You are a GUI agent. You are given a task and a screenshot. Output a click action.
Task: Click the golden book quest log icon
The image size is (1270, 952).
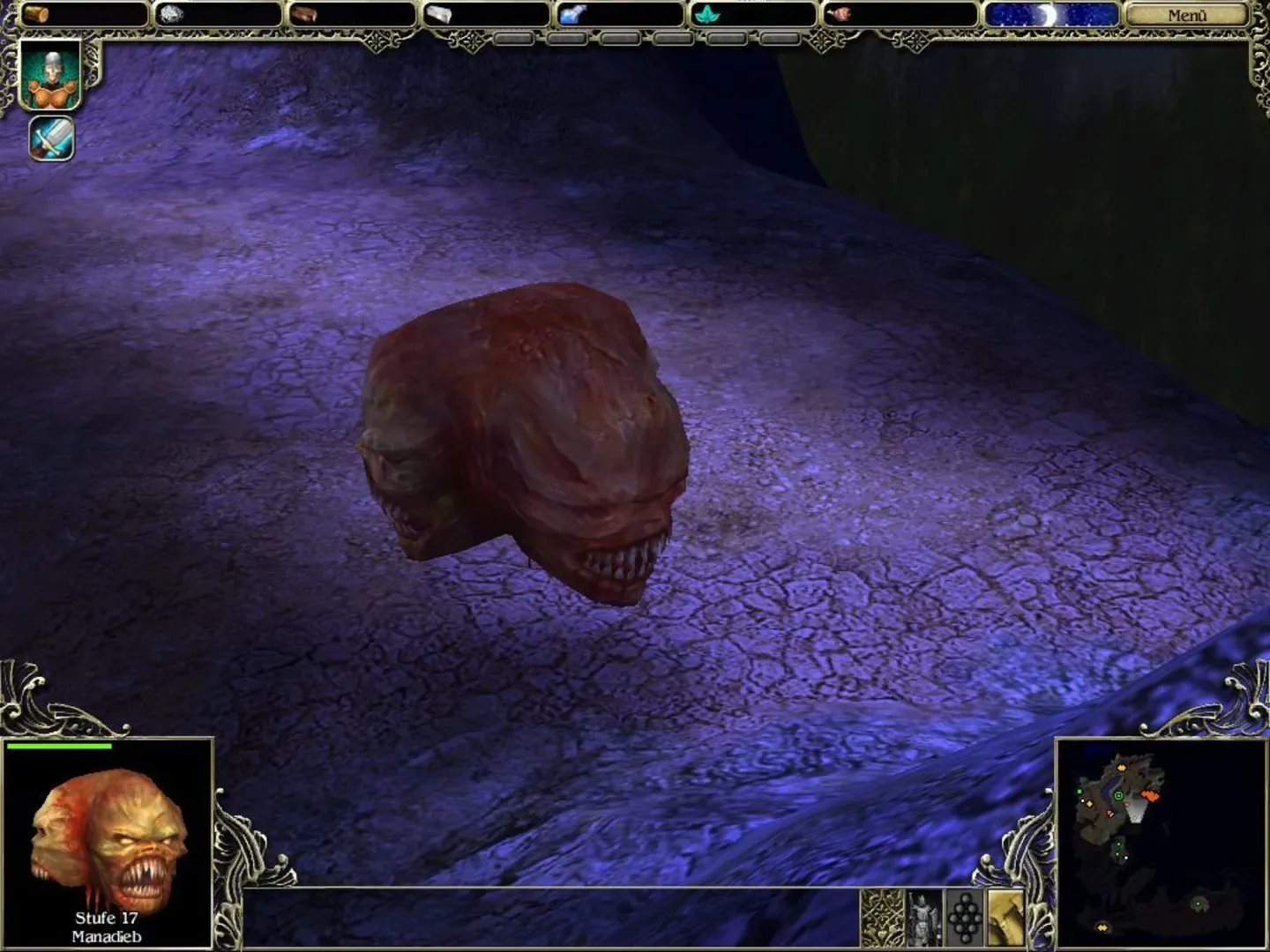pyautogui.click(x=1005, y=917)
